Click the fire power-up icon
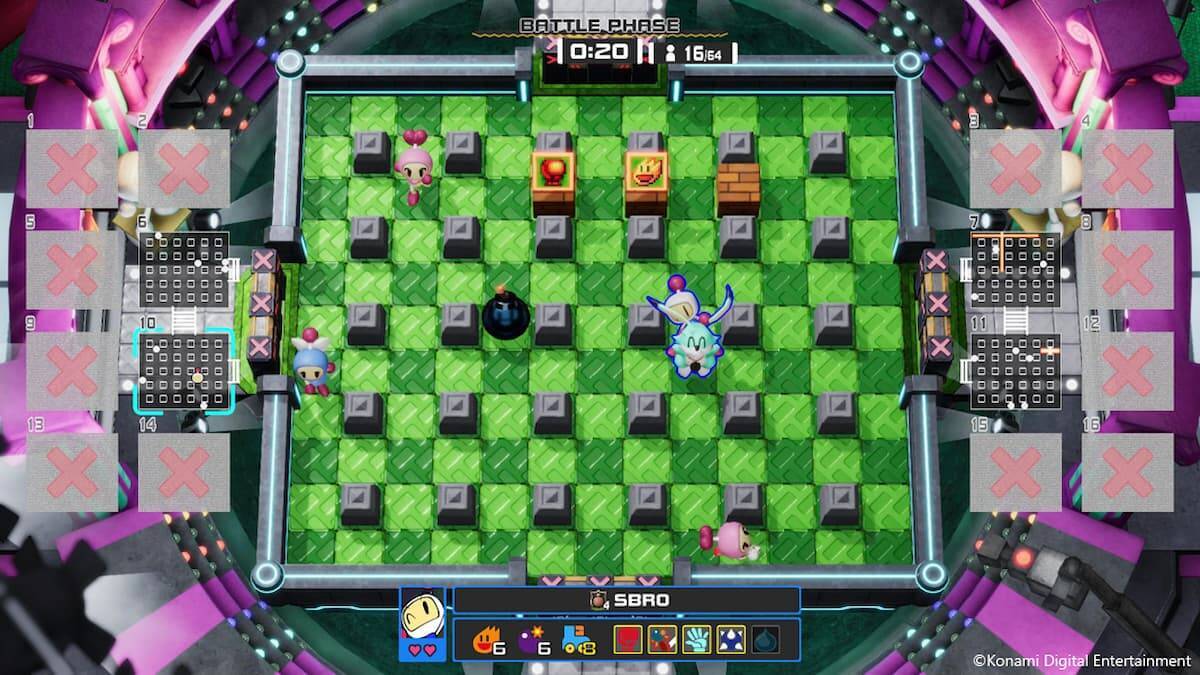This screenshot has width=1200, height=675. pyautogui.click(x=483, y=640)
